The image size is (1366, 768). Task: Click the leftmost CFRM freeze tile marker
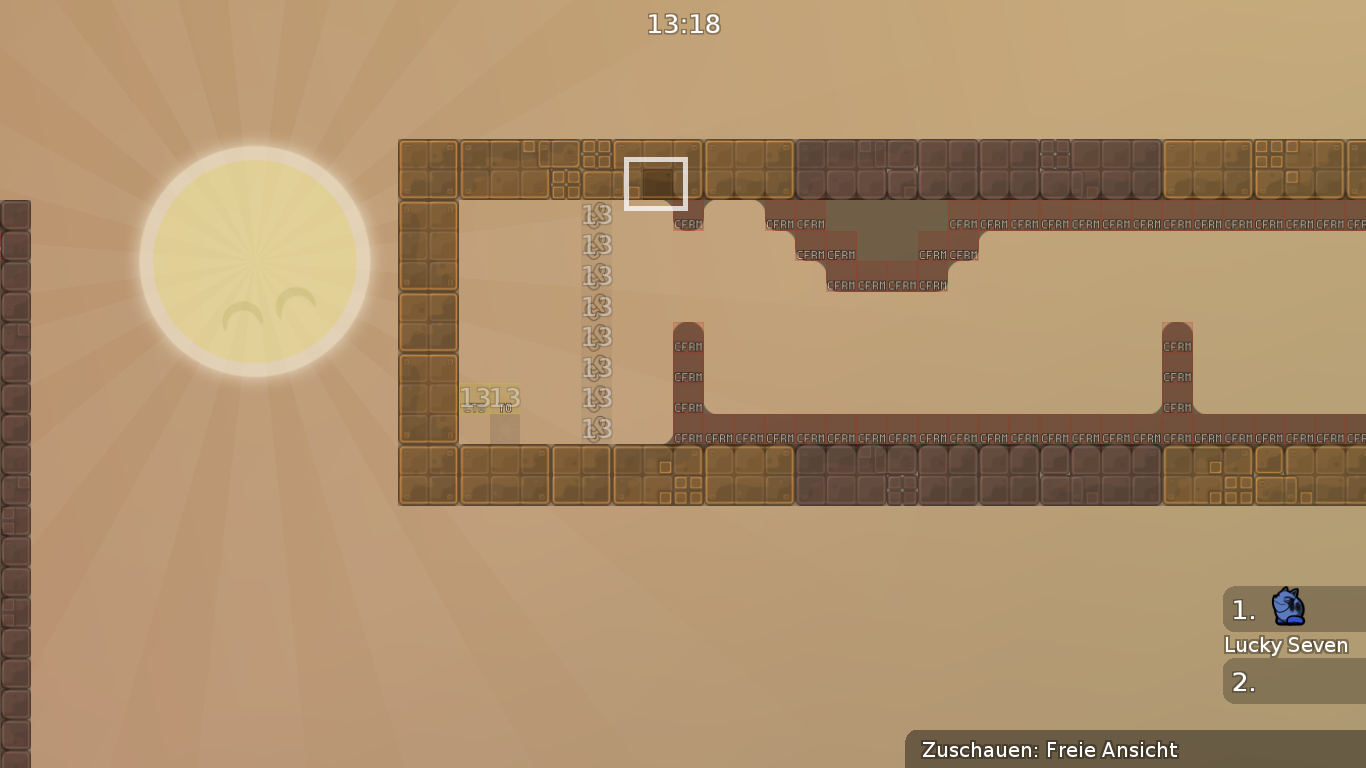(x=688, y=224)
